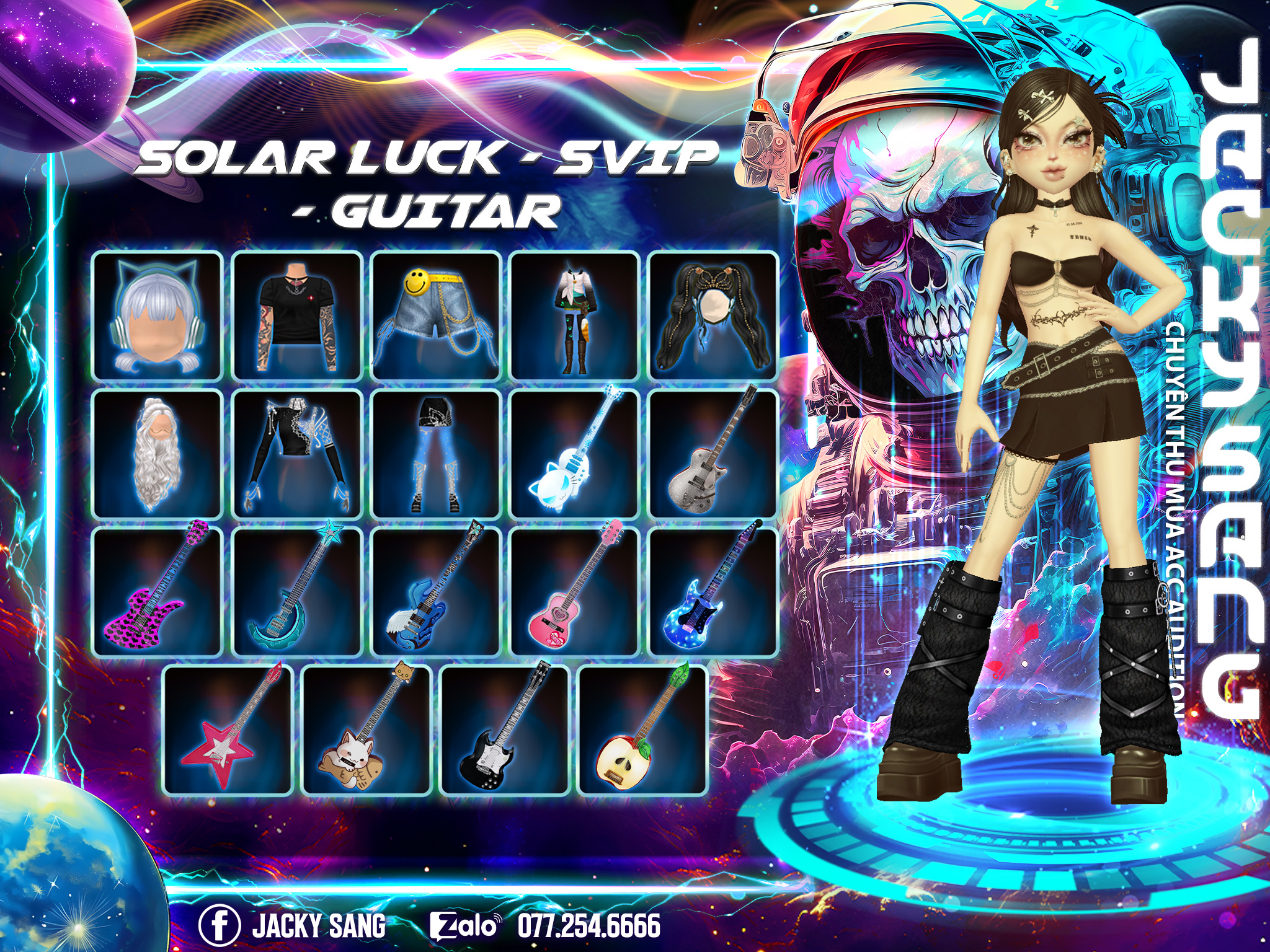Choose the apple-shaped guitar tile
1270x952 pixels.
(x=643, y=729)
